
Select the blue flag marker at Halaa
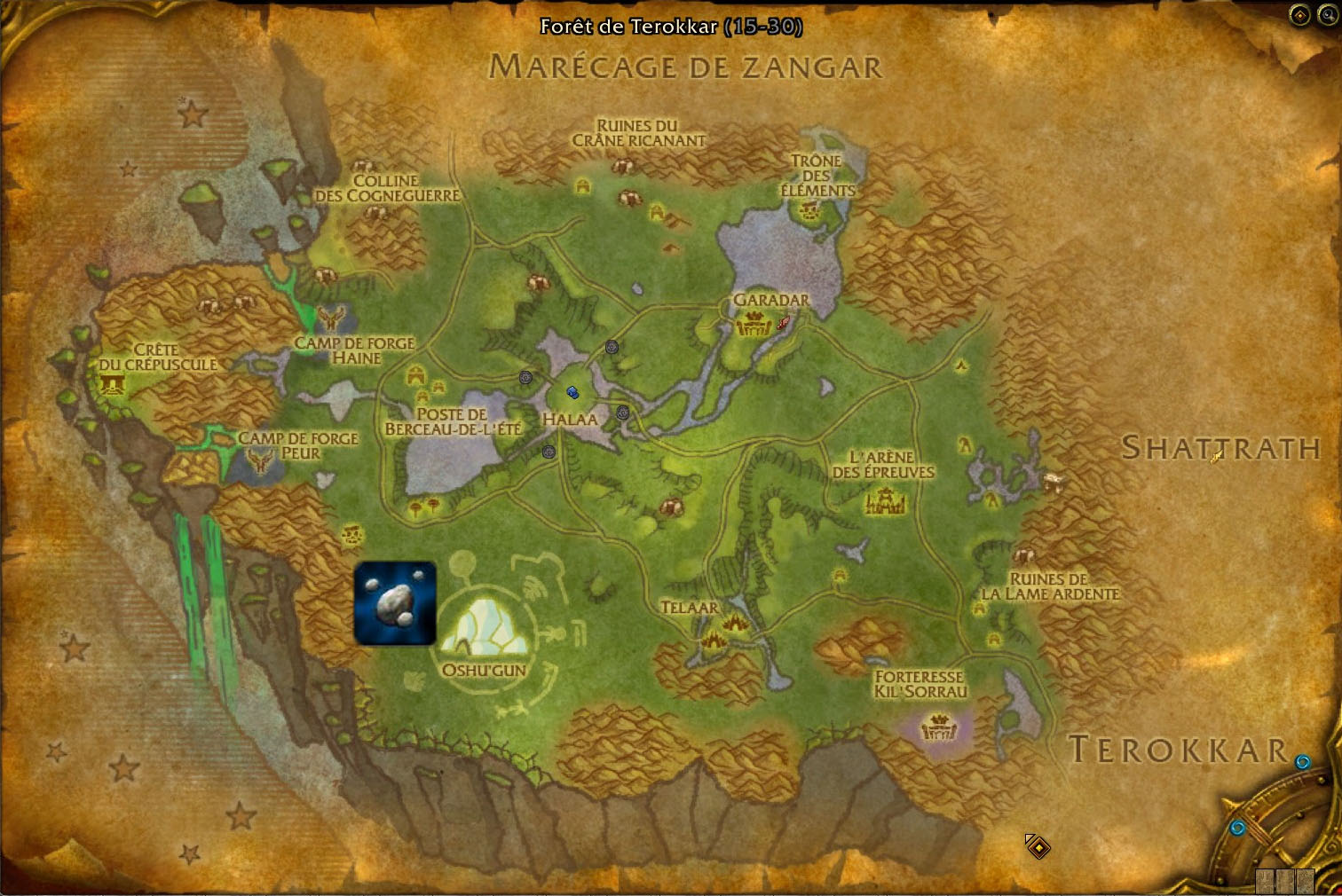(x=572, y=391)
